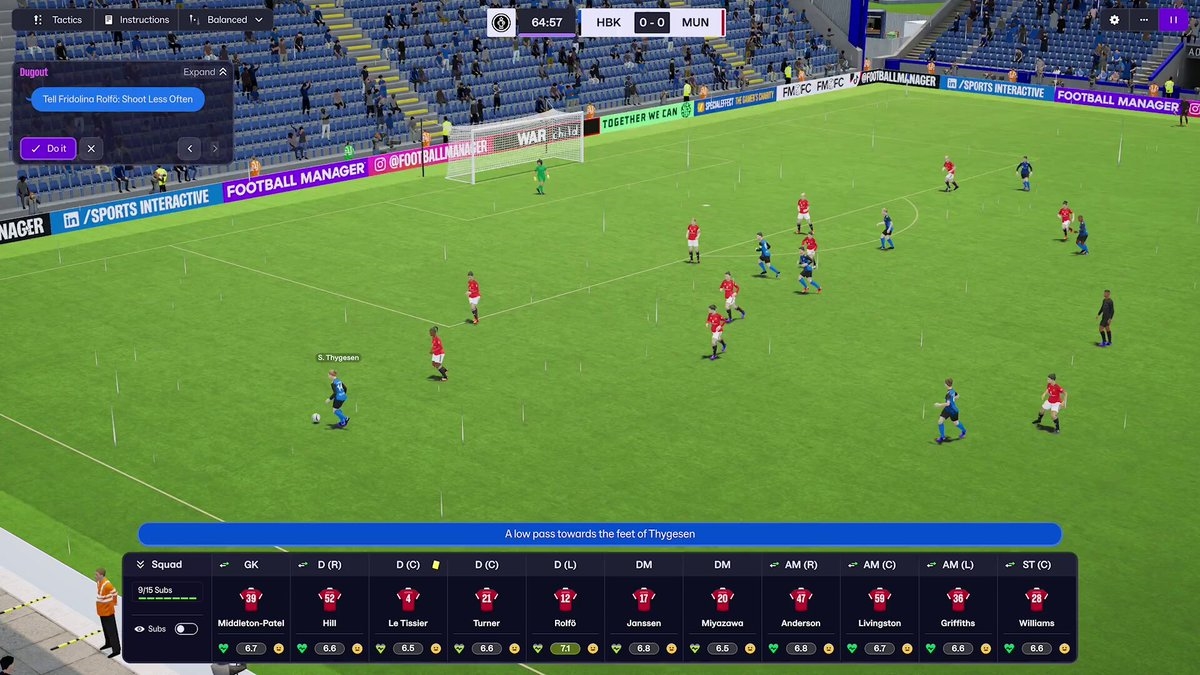Open the three-dot more options menu

tap(1143, 20)
